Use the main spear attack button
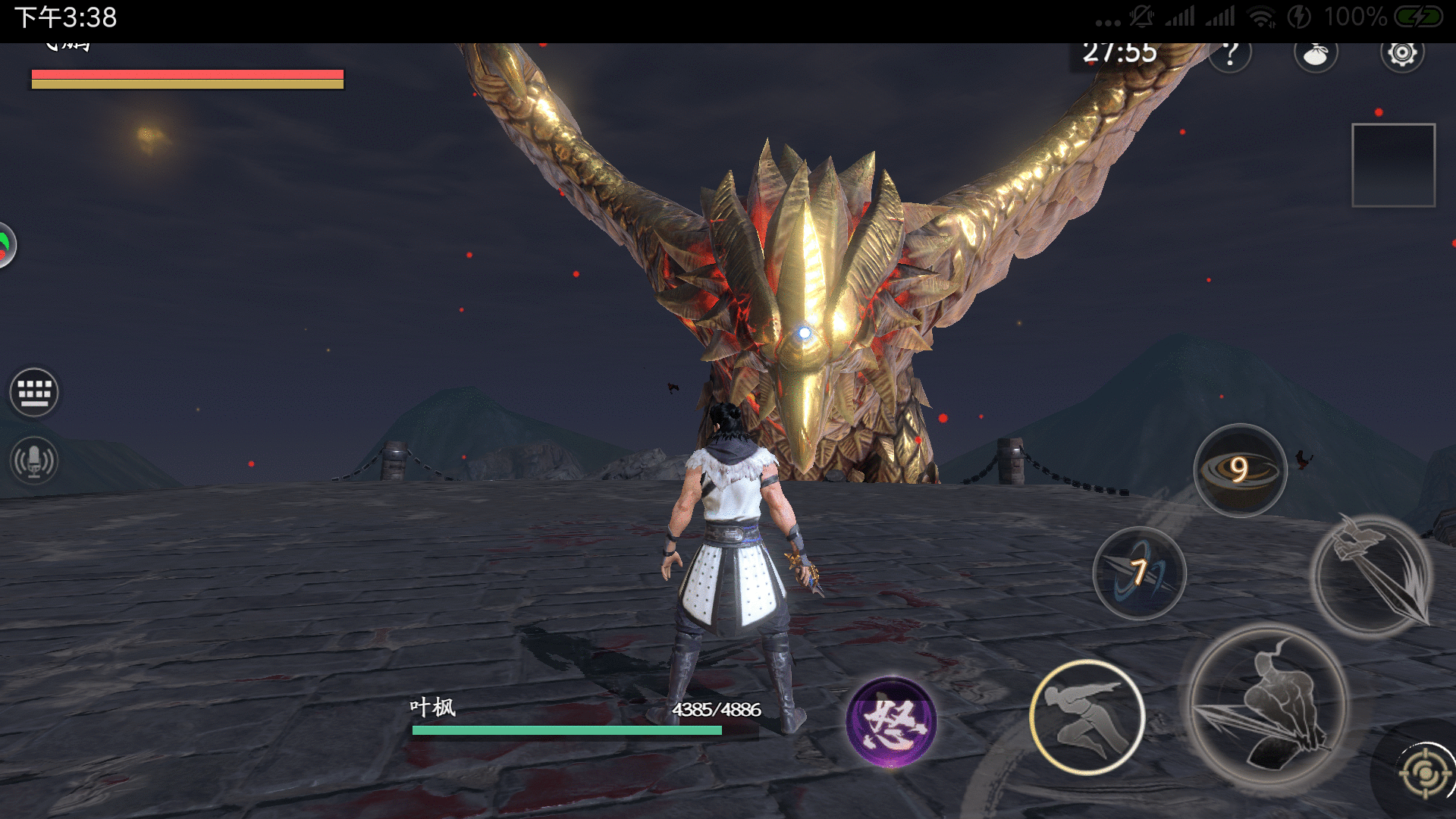This screenshot has width=1456, height=819. coord(1266,709)
